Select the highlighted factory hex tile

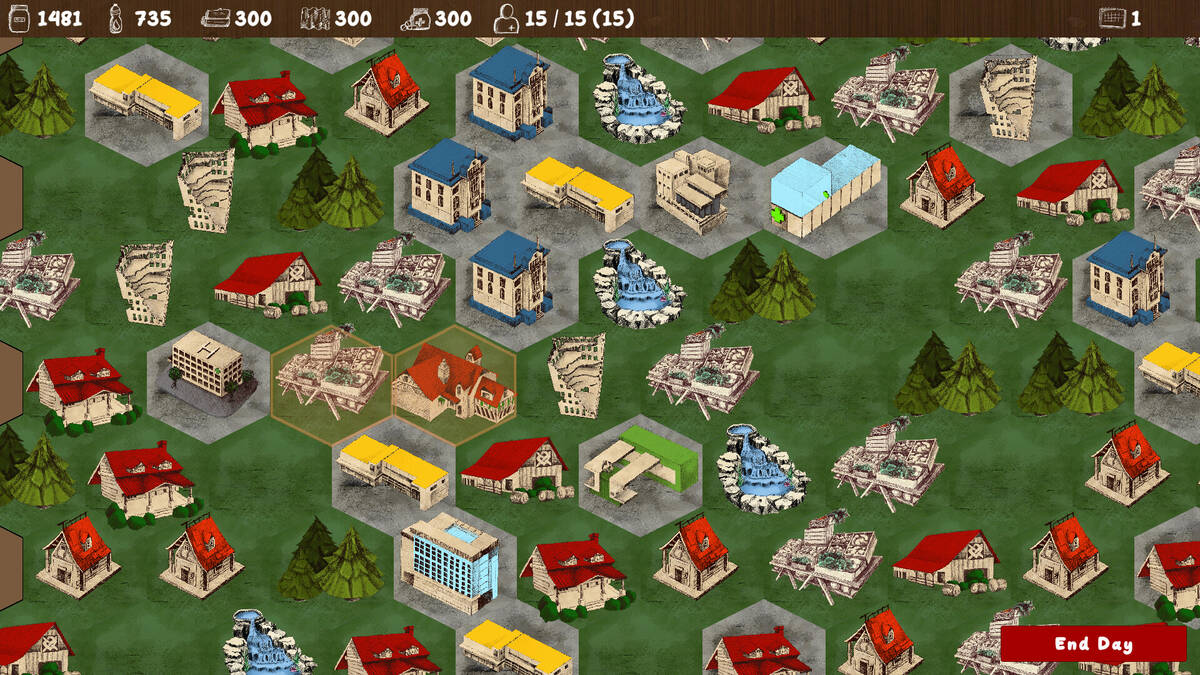click(x=330, y=385)
